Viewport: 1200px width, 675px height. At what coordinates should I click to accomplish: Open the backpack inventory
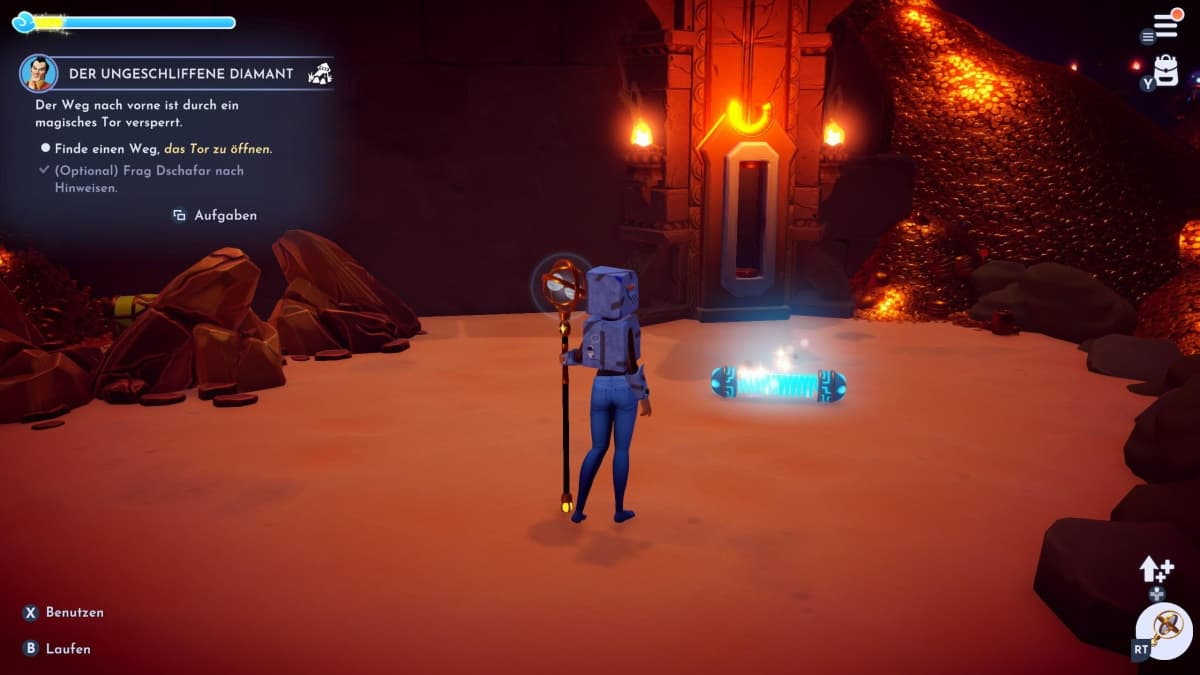[1166, 70]
